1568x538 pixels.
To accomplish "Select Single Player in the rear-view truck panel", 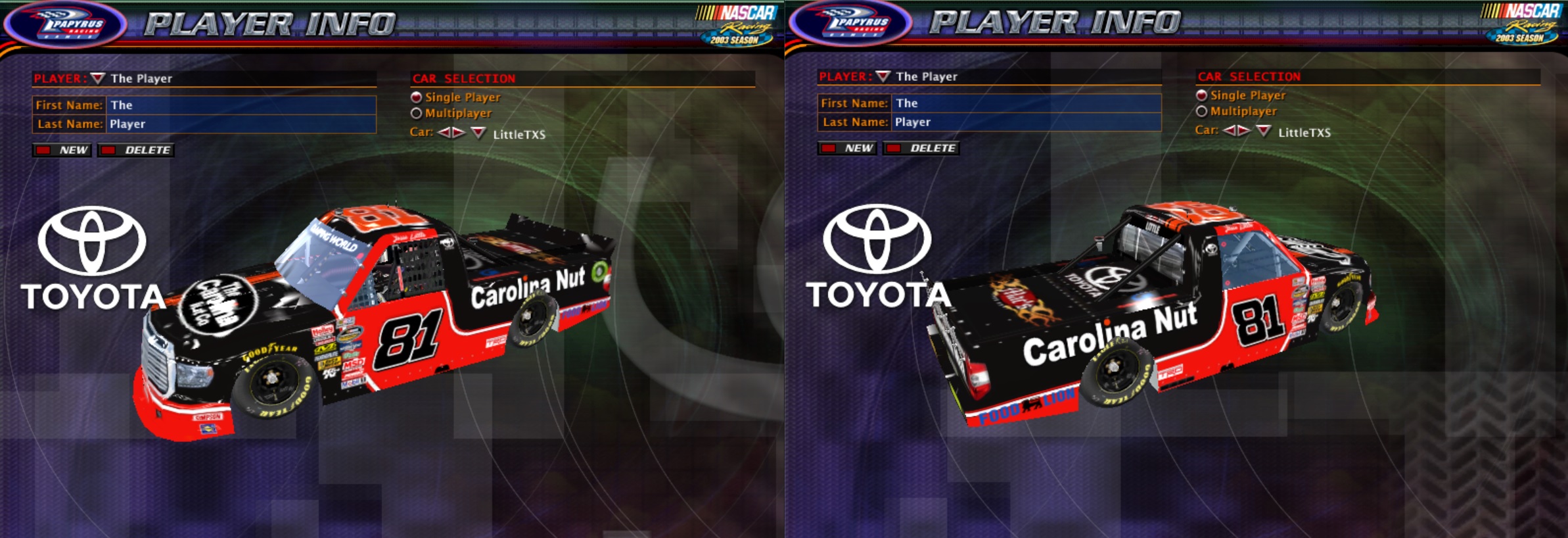I will [x=1201, y=95].
